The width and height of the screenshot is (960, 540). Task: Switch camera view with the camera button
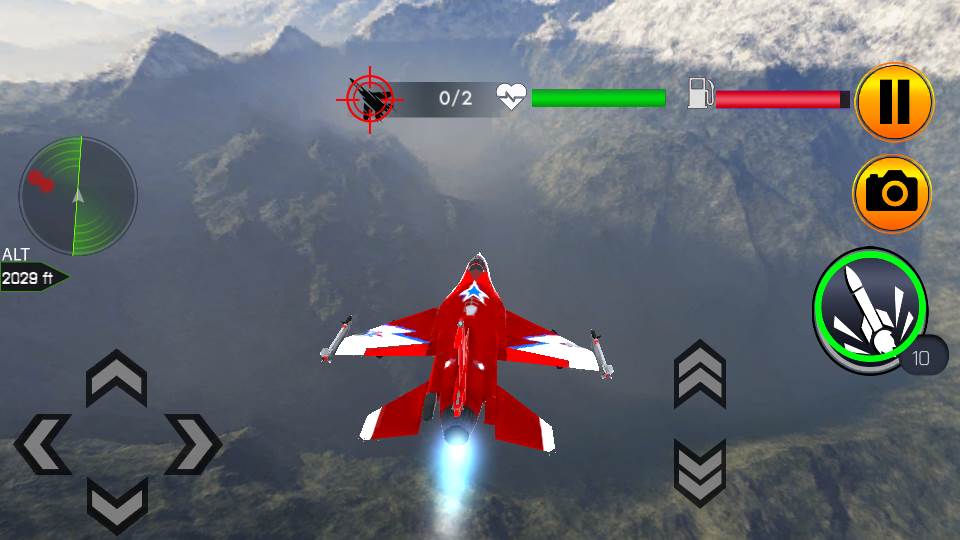892,194
